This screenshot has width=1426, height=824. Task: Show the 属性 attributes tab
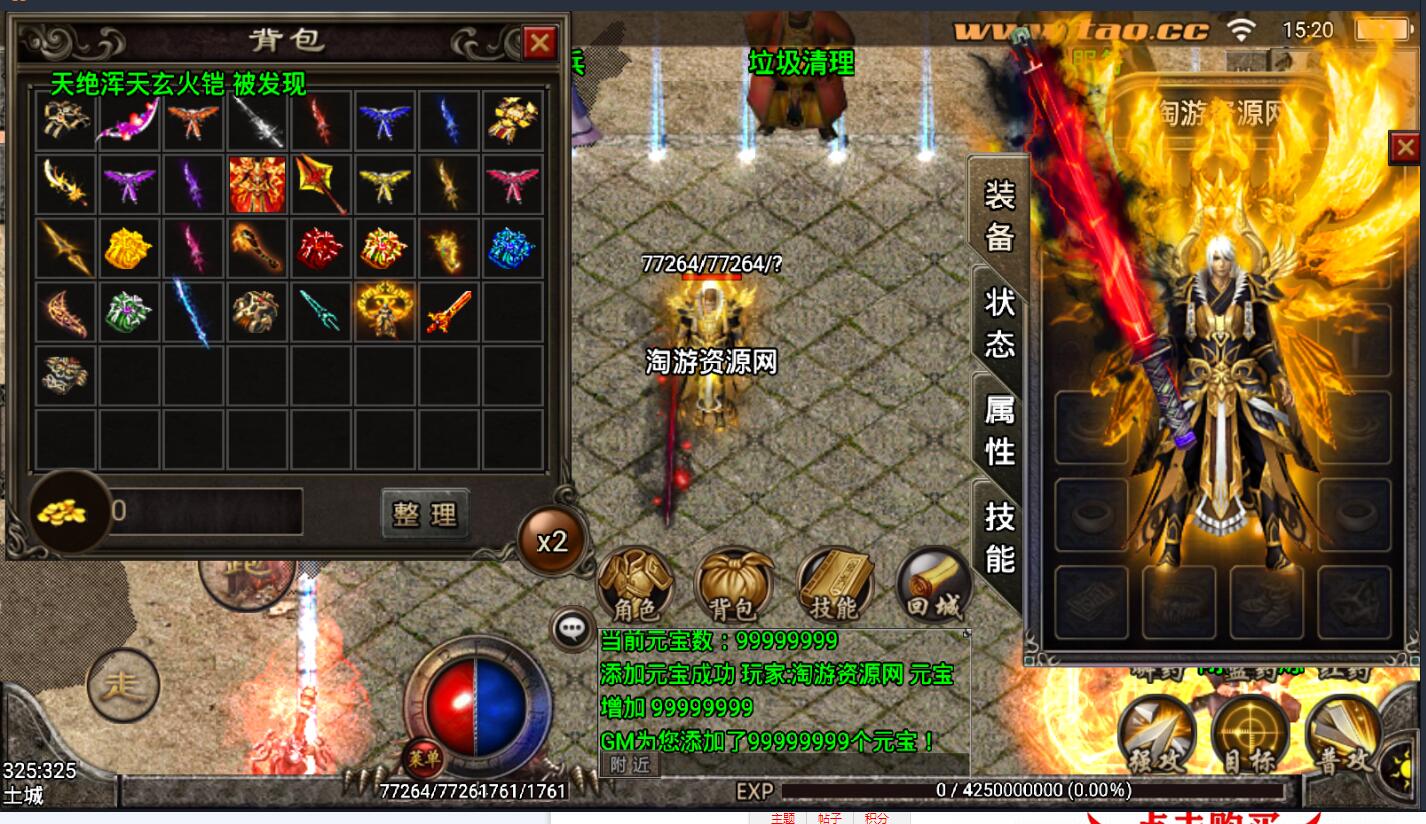[x=999, y=430]
